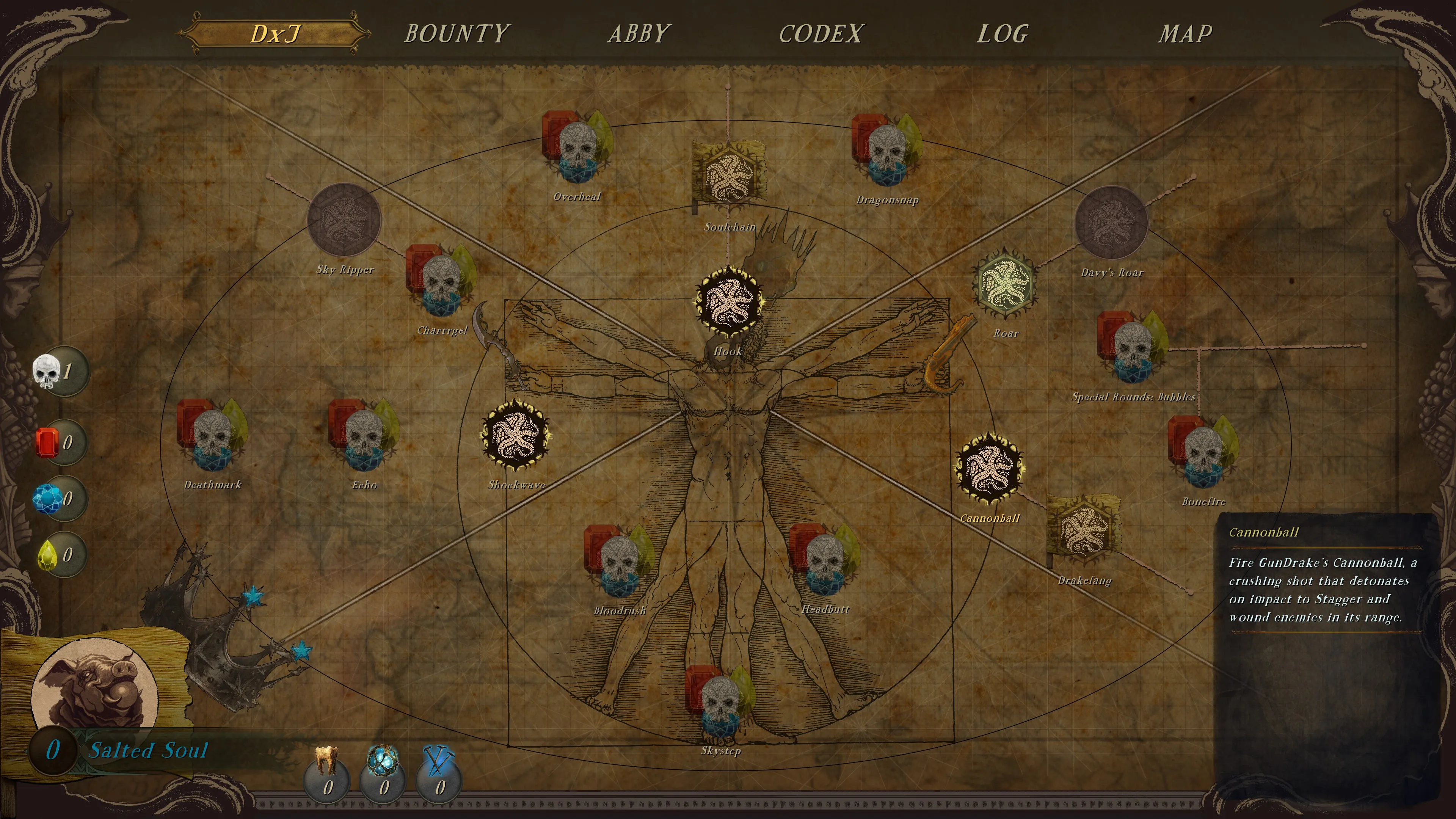Image resolution: width=1456 pixels, height=819 pixels.
Task: Select the Sky Ripper skill node
Action: (344, 219)
